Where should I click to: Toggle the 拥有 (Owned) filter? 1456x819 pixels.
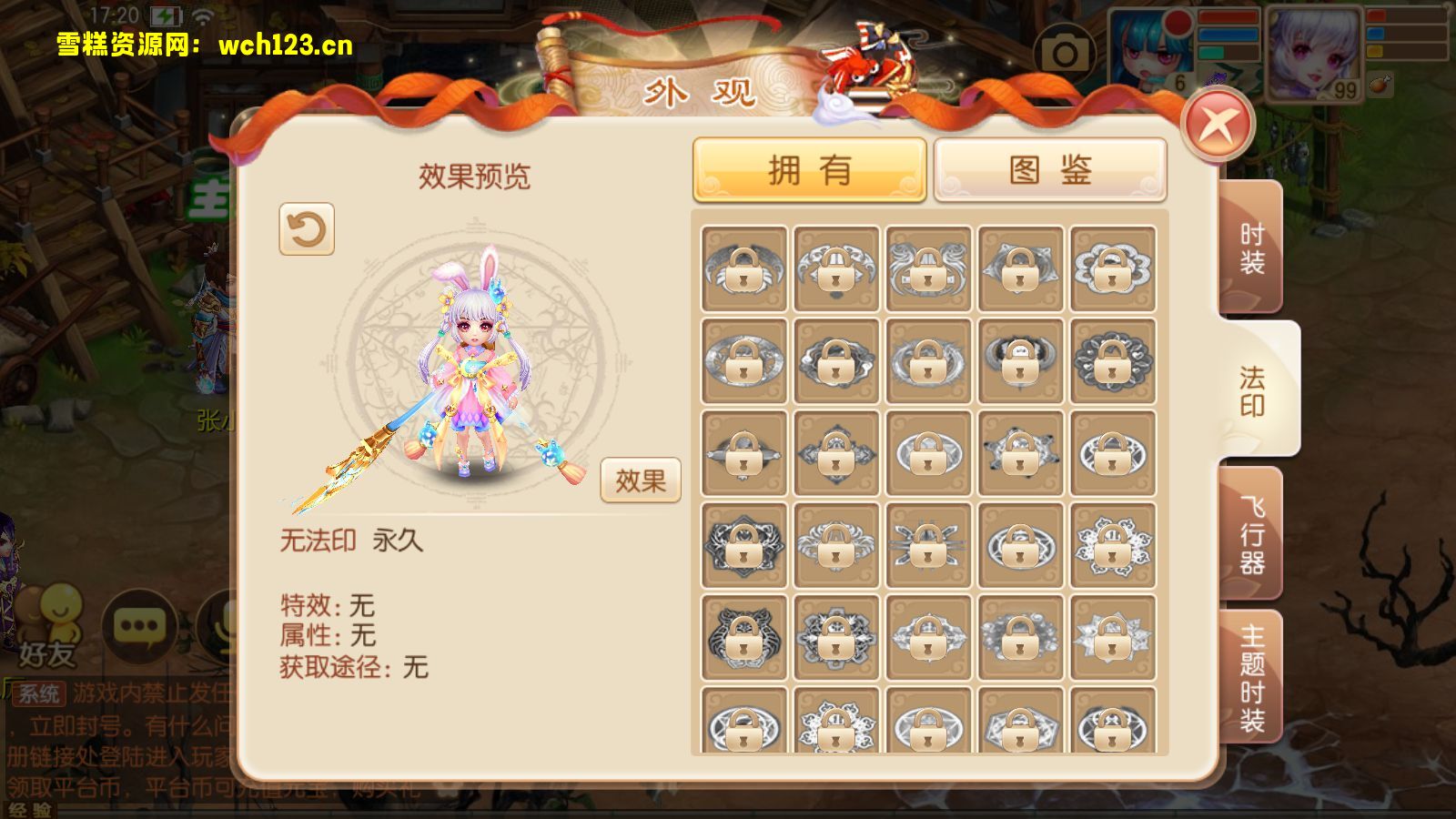810,169
